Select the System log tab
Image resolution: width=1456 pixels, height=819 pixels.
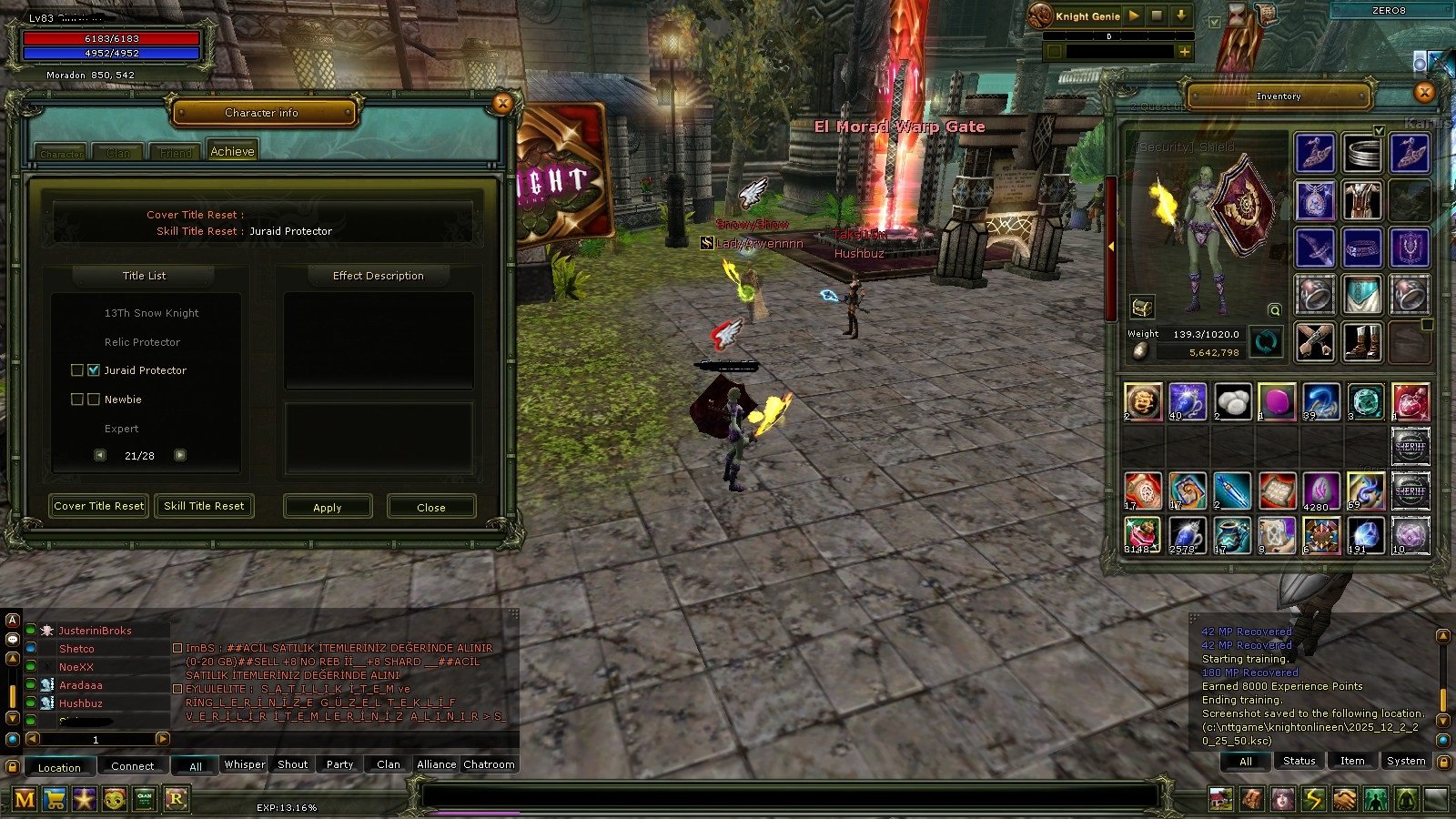(x=1406, y=761)
